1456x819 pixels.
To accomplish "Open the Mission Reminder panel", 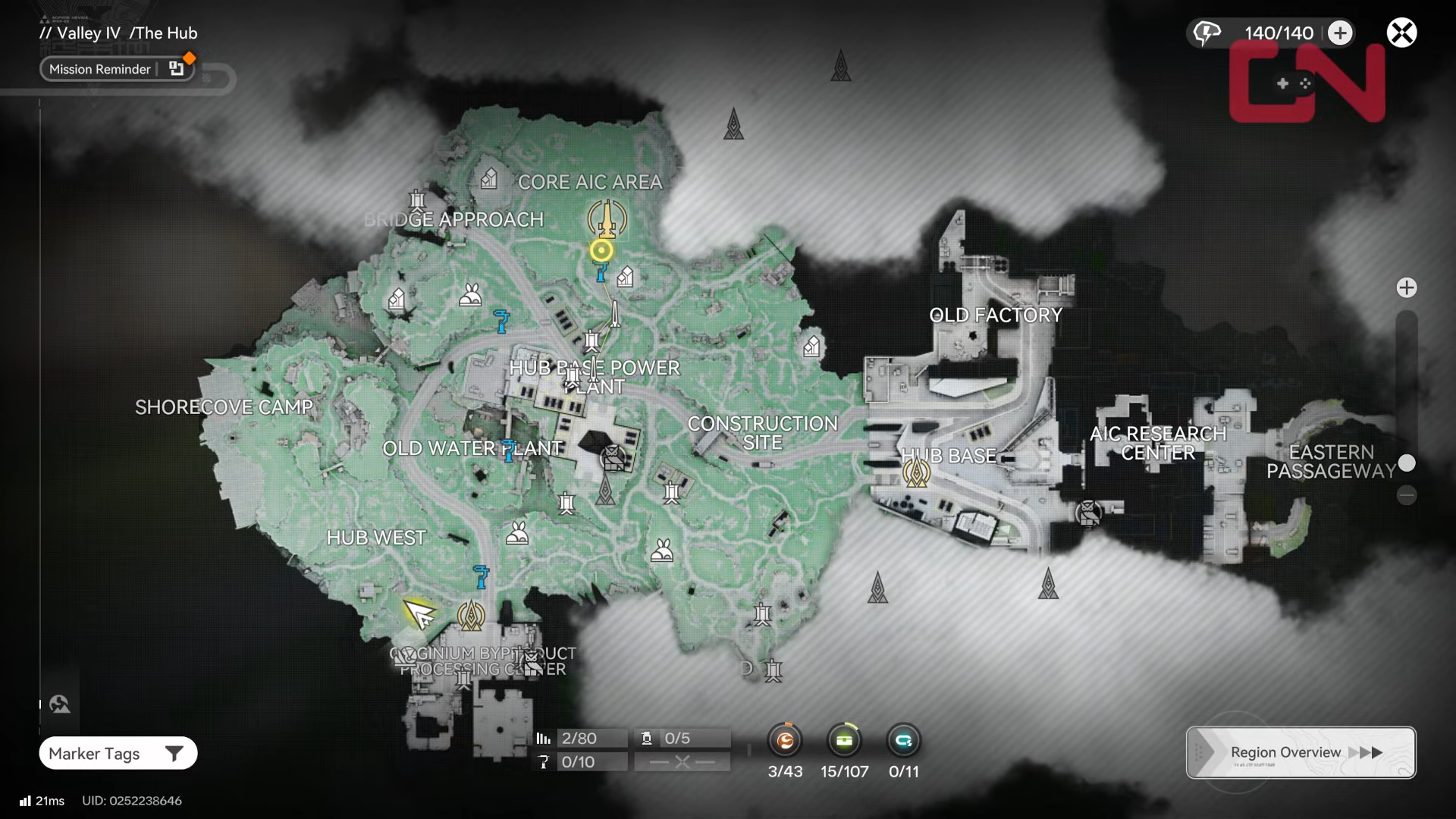I will click(117, 69).
